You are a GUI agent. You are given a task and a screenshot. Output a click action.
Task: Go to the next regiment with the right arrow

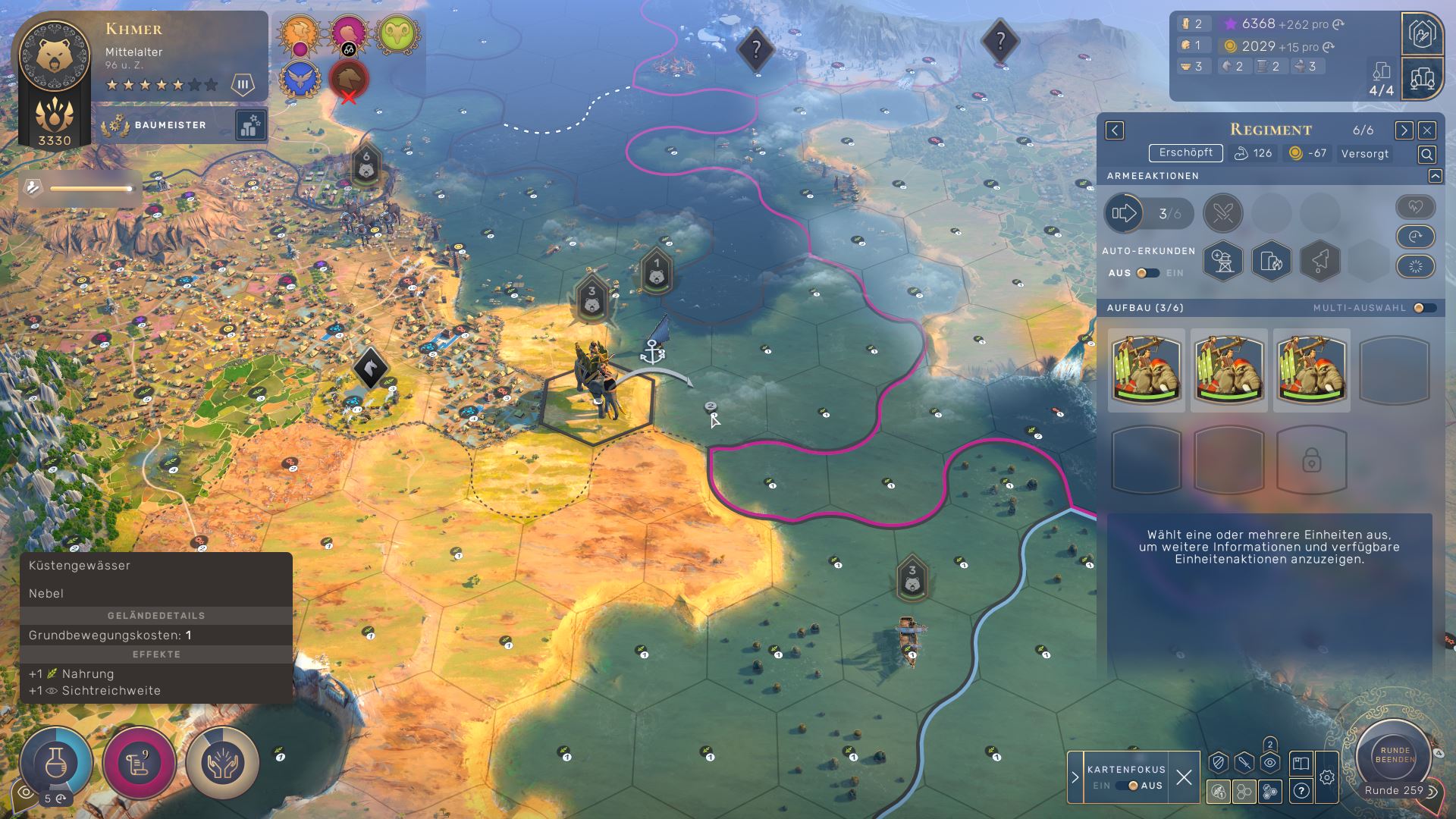click(x=1404, y=130)
